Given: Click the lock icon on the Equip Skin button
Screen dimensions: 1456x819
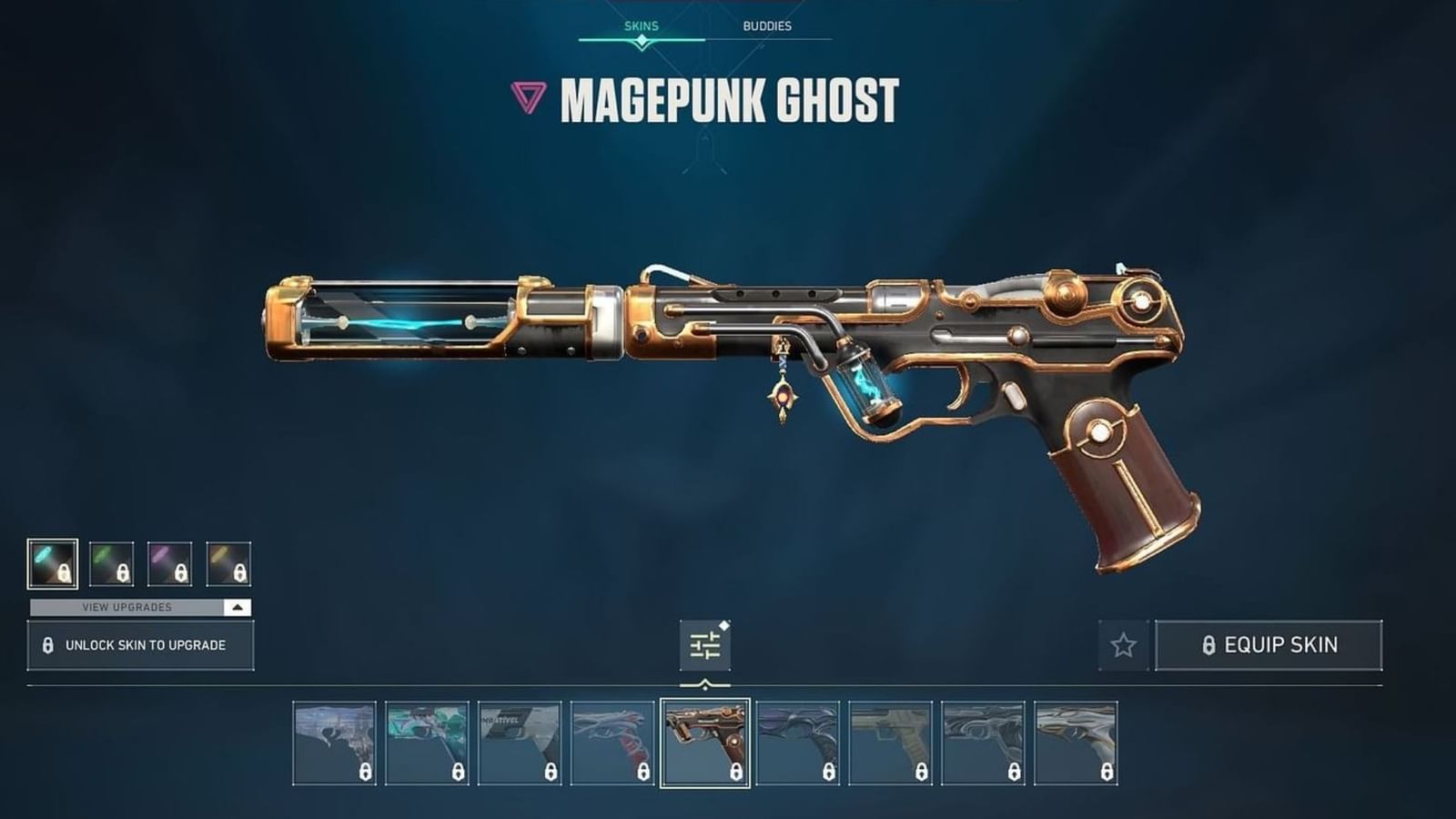Looking at the screenshot, I should 1209,646.
